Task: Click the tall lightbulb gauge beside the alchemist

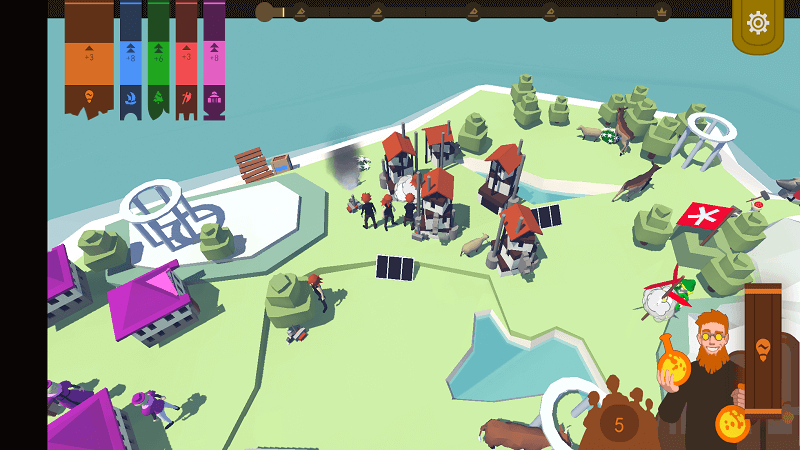Action: (x=762, y=350)
